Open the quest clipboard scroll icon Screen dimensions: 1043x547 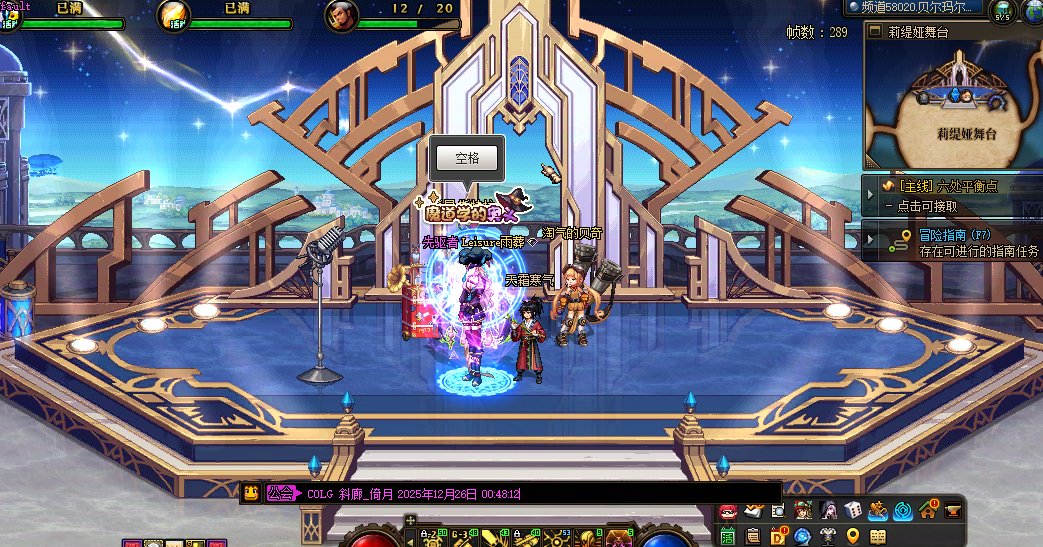[x=753, y=537]
